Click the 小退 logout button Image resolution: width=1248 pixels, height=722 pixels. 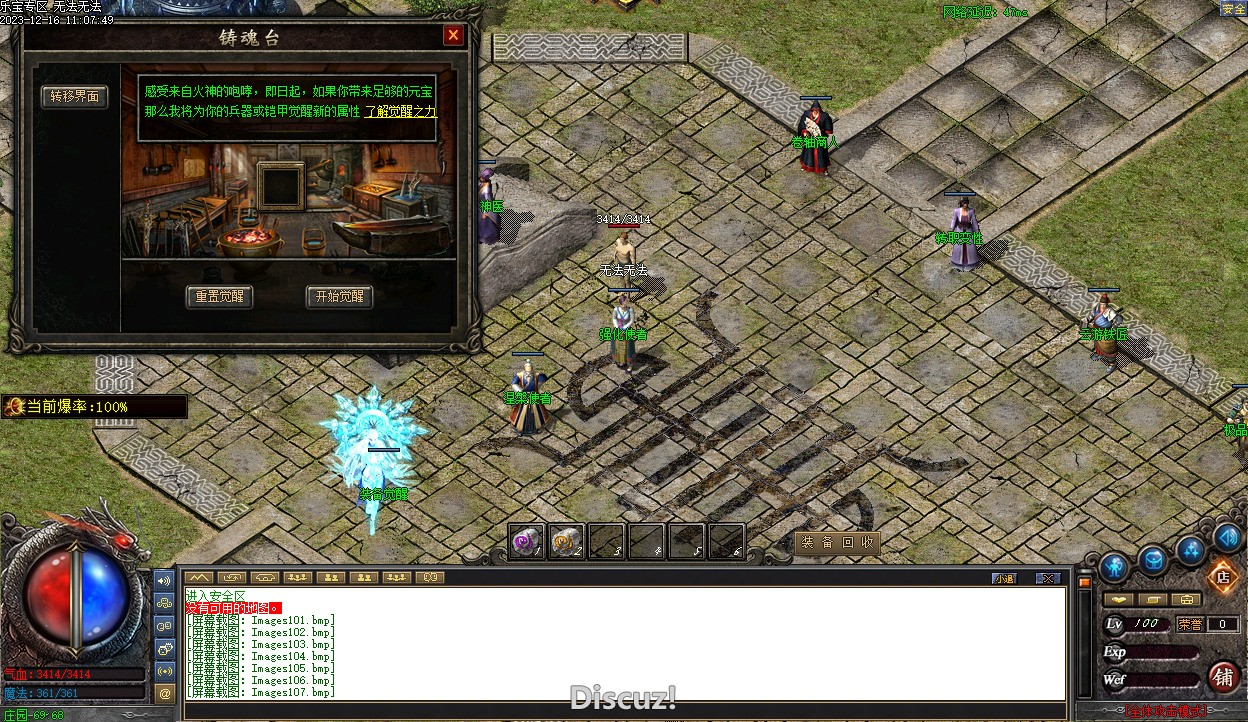[x=1004, y=578]
